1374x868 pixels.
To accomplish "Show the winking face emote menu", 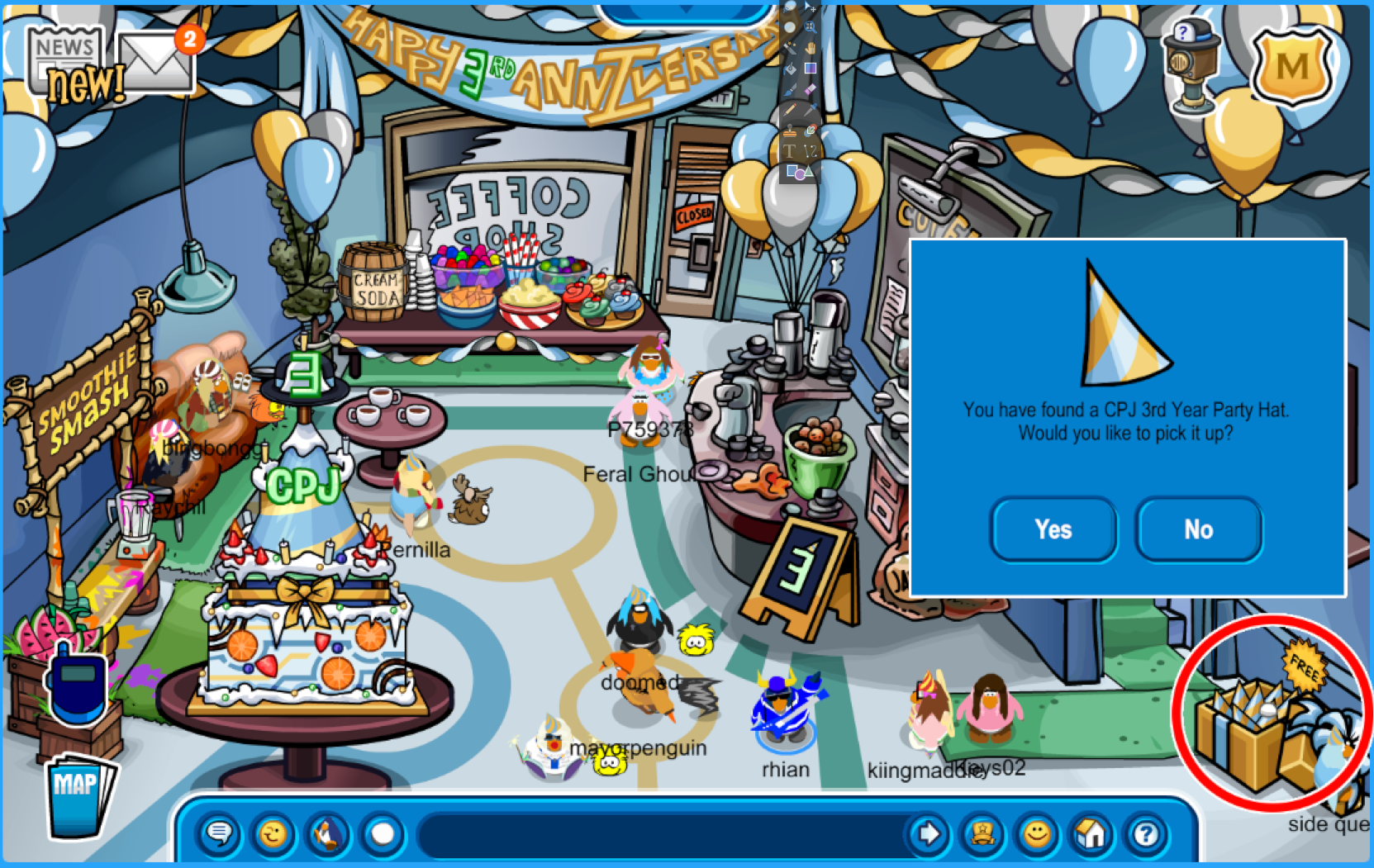I will pyautogui.click(x=273, y=834).
